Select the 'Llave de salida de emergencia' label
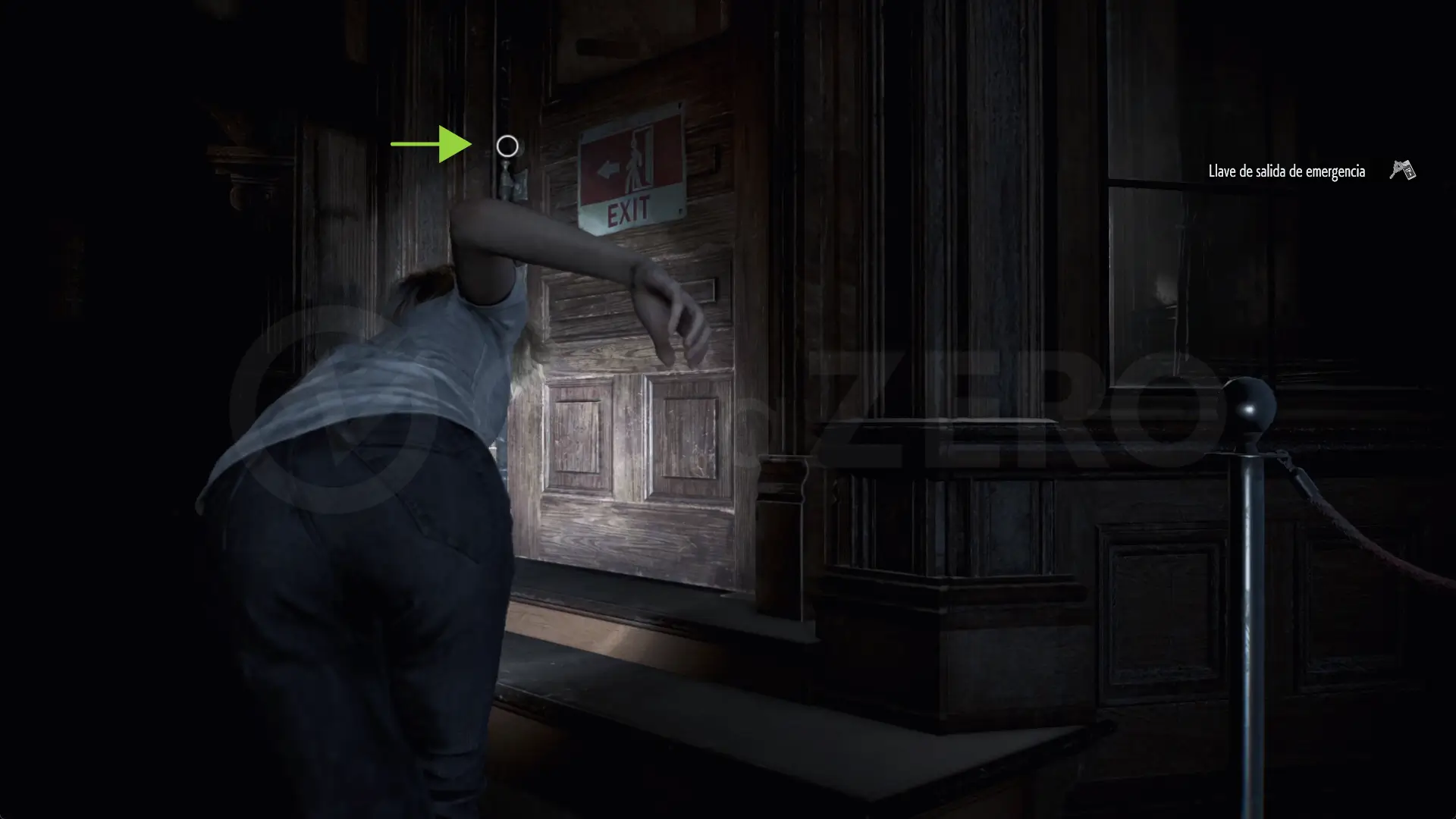1456x819 pixels. pyautogui.click(x=1286, y=171)
